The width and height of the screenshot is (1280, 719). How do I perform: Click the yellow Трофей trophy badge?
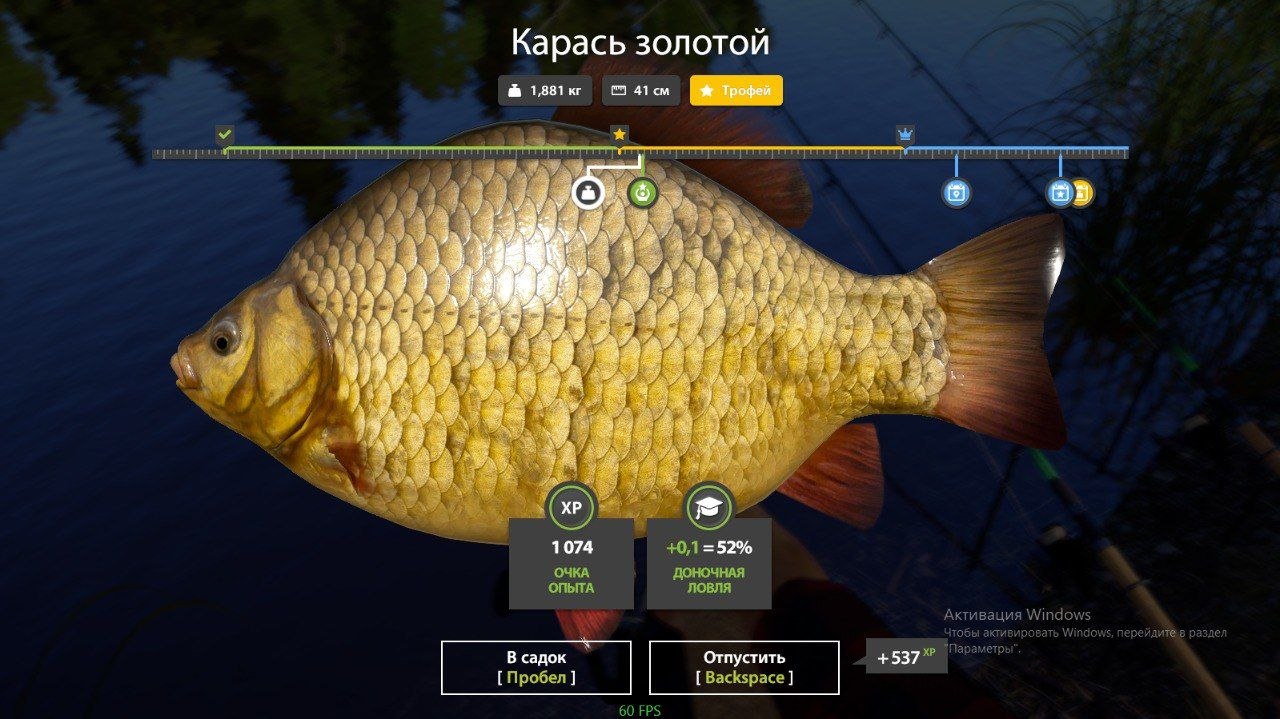[736, 91]
